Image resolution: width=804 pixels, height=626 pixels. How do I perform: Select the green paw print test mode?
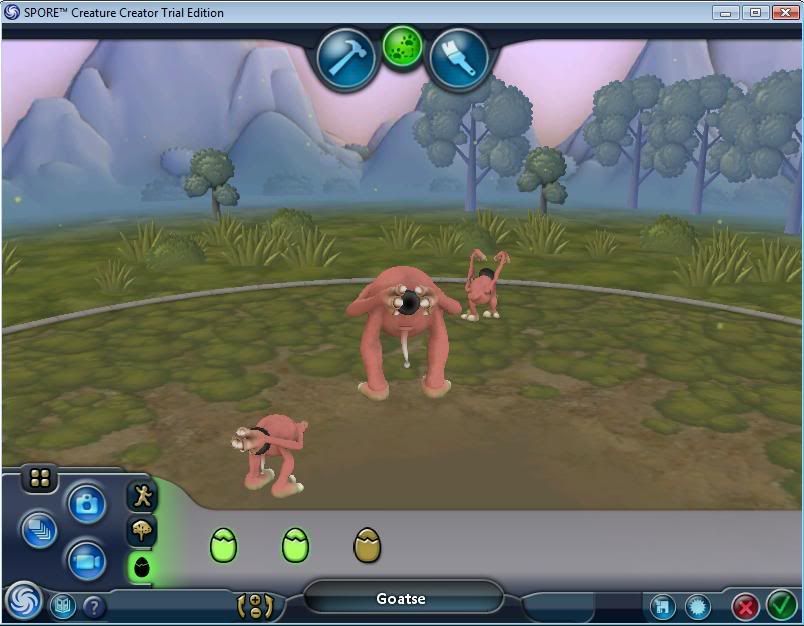(402, 47)
